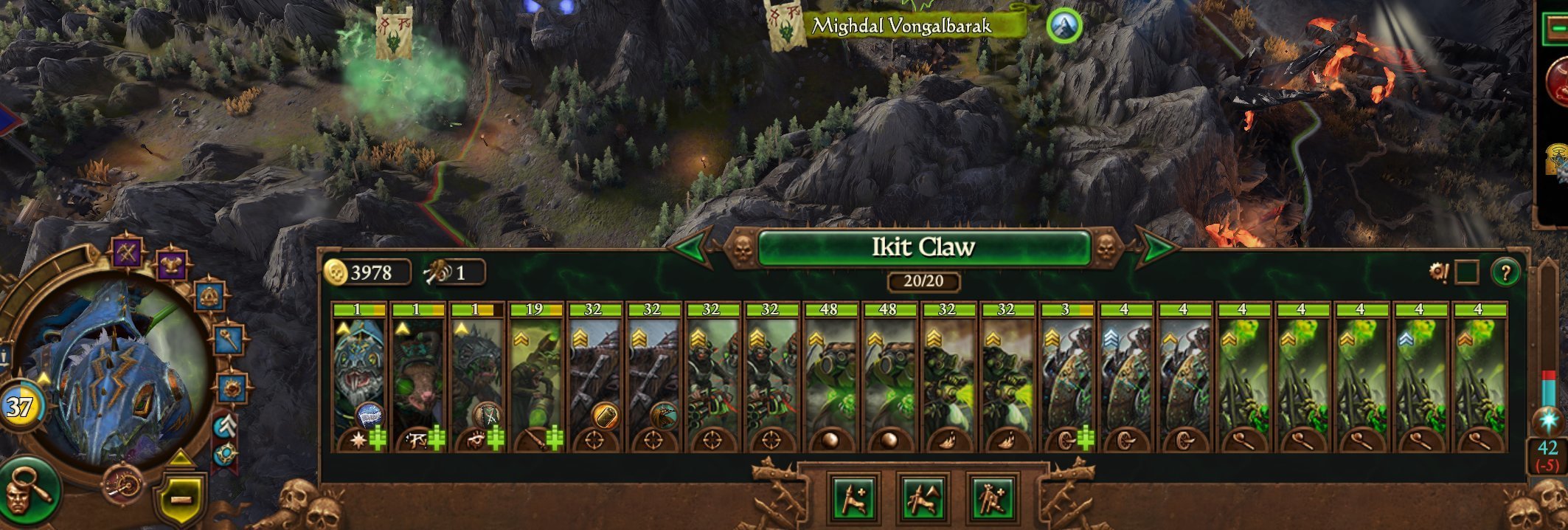Open the yellow shield stance button
This screenshot has height=530, width=1568.
pyautogui.click(x=180, y=500)
